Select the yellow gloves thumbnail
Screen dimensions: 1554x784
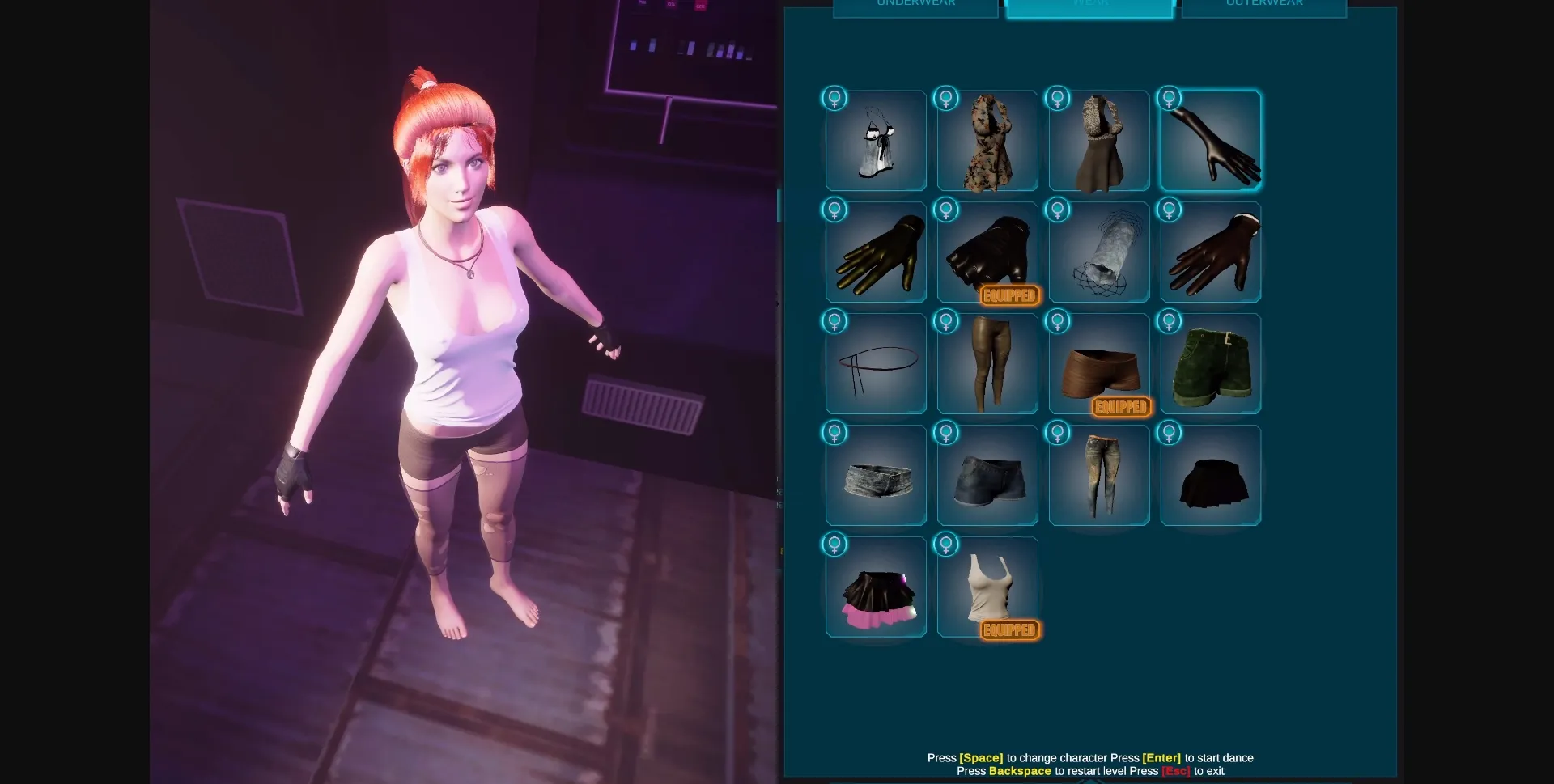click(x=876, y=252)
